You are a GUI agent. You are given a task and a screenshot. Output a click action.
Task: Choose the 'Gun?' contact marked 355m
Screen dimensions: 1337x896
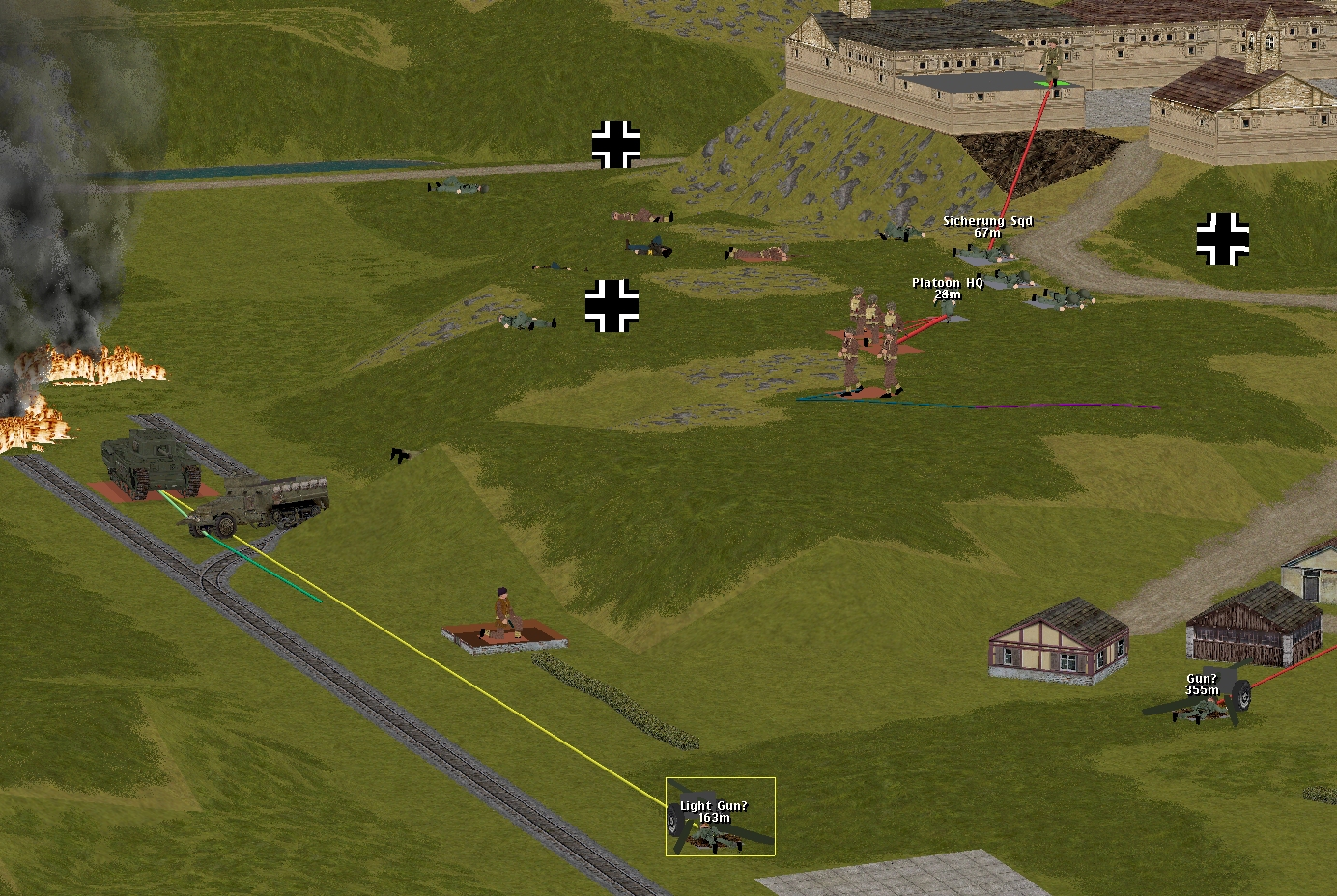1202,685
